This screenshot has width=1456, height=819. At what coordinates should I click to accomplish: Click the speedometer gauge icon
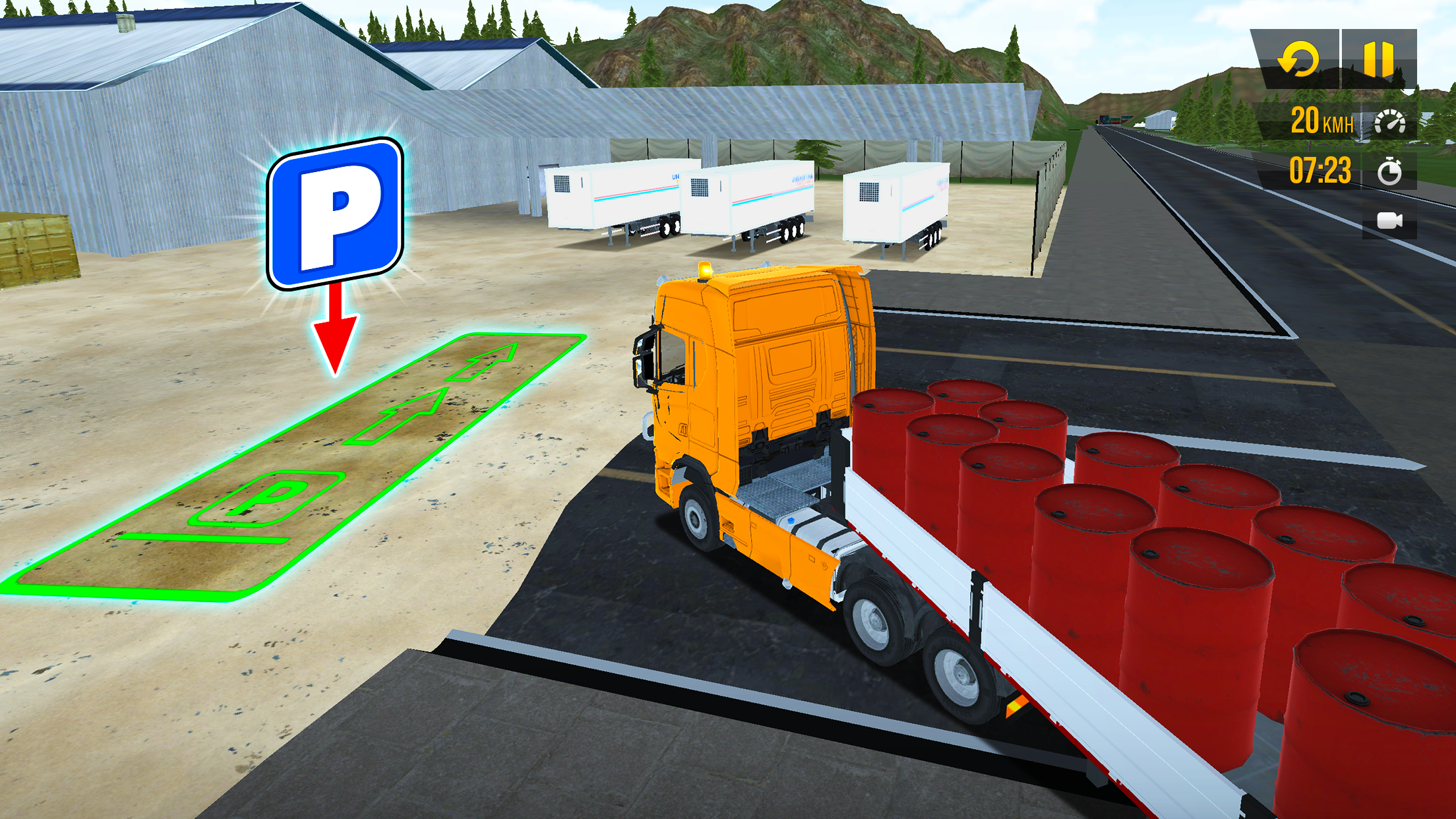pyautogui.click(x=1389, y=122)
